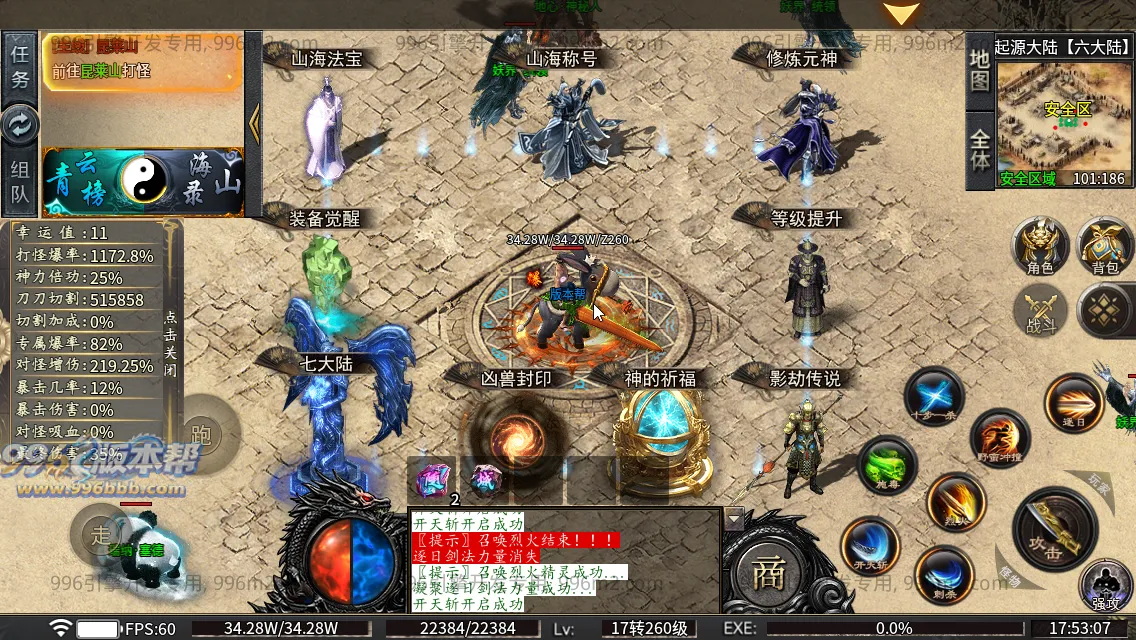Open the 地图 map button
Screen dimensions: 1136x640
tap(980, 68)
